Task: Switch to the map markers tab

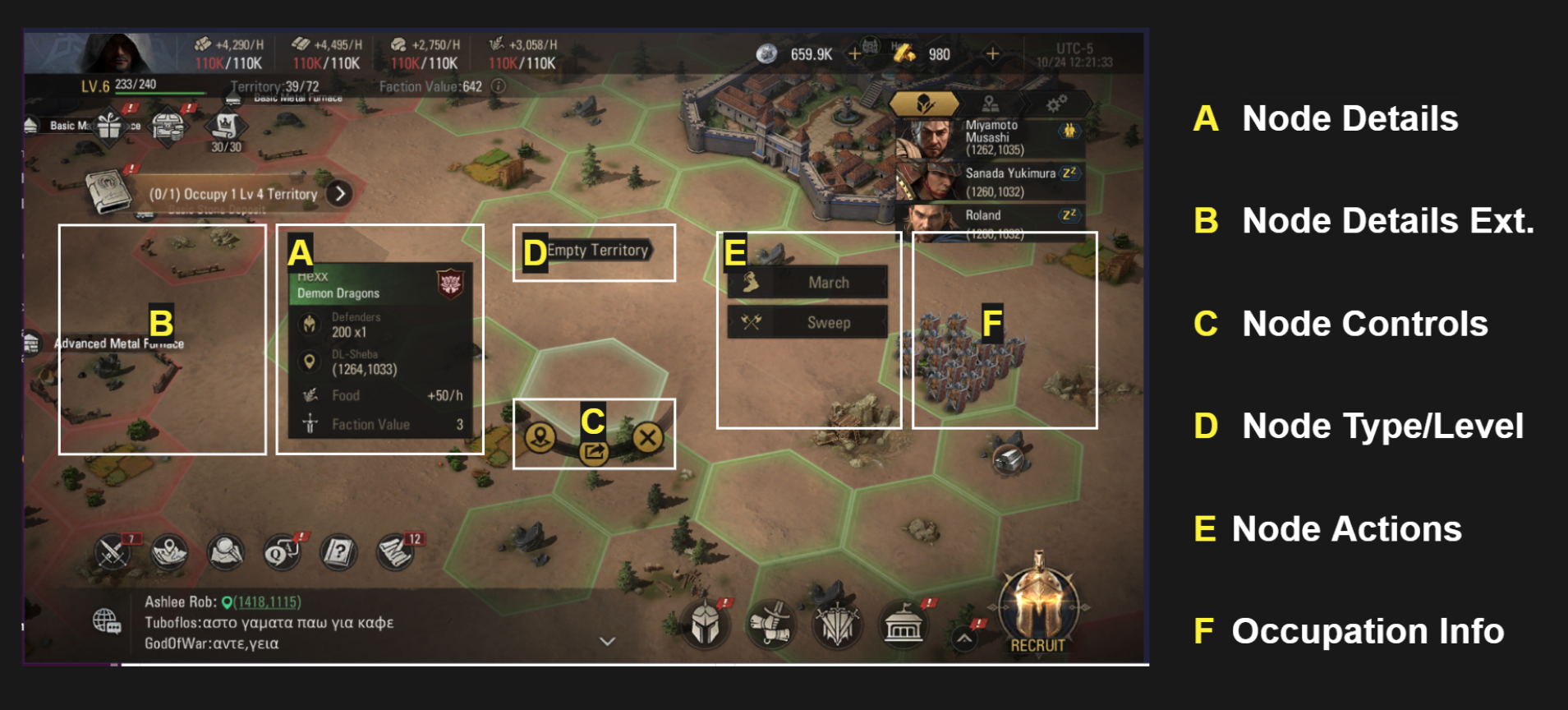Action: click(x=990, y=104)
